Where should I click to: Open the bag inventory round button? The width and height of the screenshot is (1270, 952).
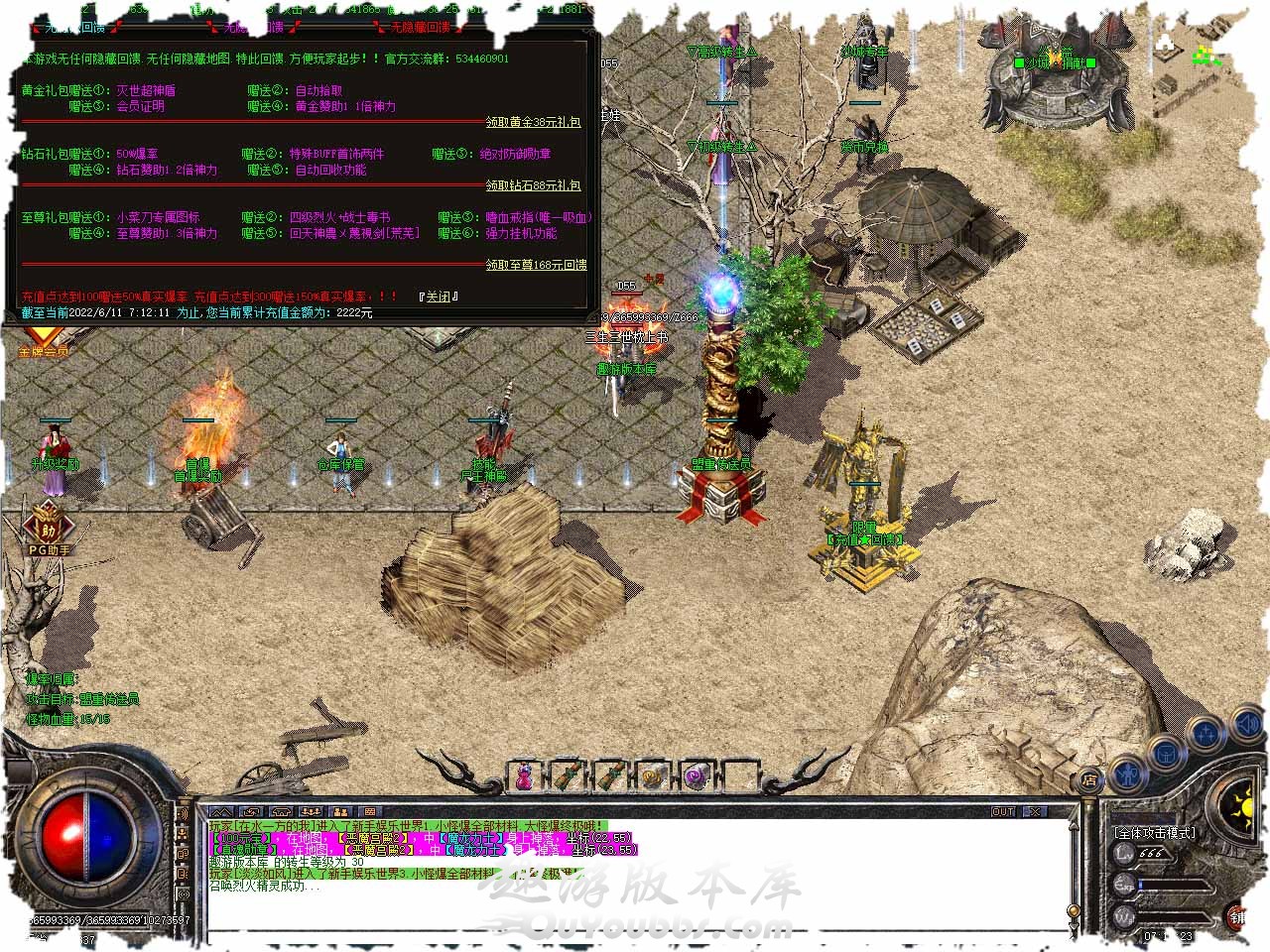[x=1167, y=754]
